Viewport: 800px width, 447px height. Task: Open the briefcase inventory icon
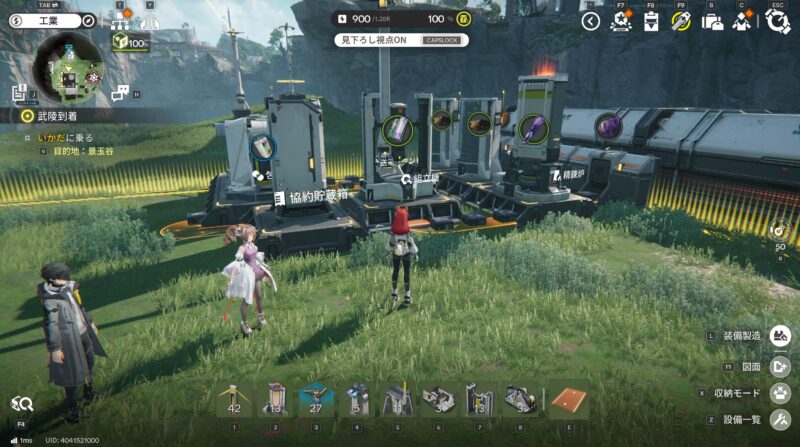point(713,21)
